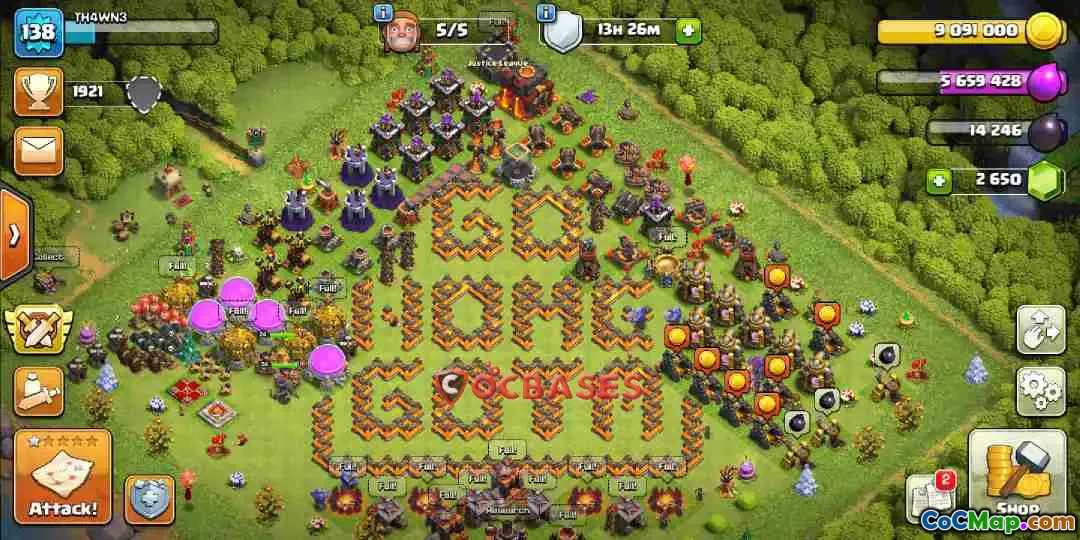Open the blue shield badge button
This screenshot has width=1080, height=540.
tap(149, 498)
